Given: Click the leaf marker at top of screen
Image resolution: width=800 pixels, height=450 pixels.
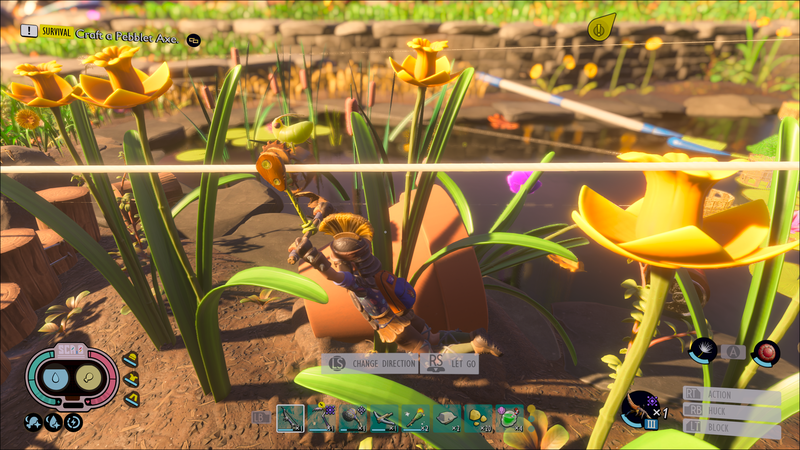Looking at the screenshot, I should tap(600, 27).
